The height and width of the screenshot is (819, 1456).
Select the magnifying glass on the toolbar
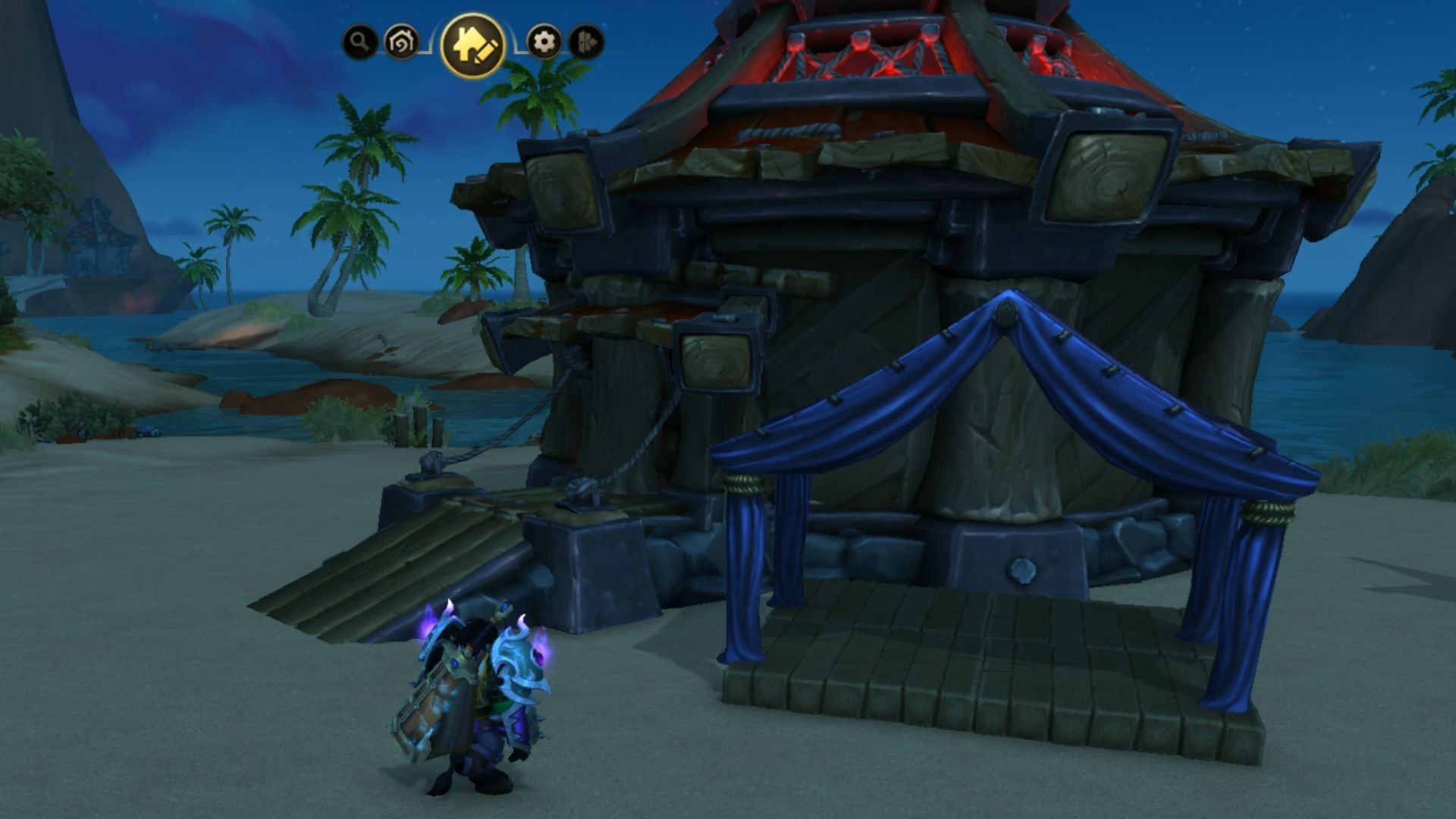[x=358, y=41]
